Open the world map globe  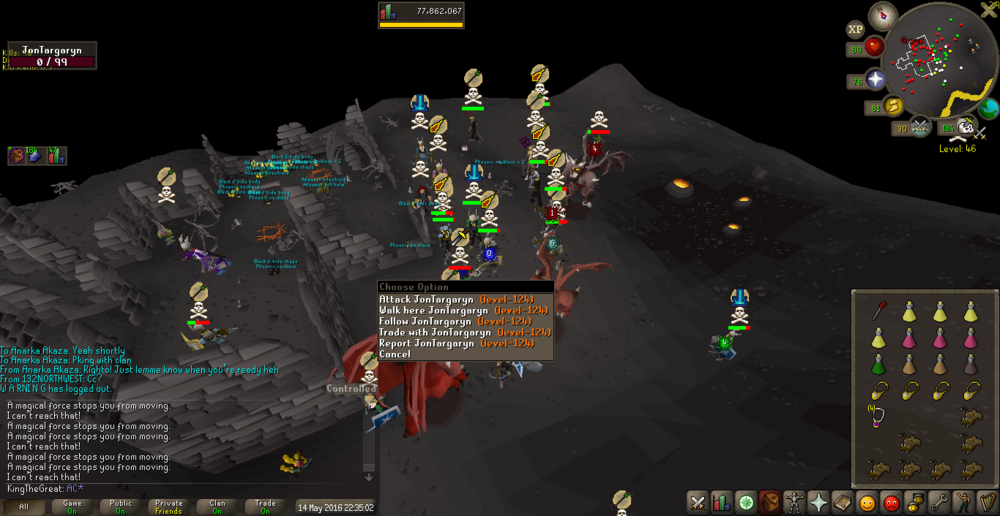point(988,108)
